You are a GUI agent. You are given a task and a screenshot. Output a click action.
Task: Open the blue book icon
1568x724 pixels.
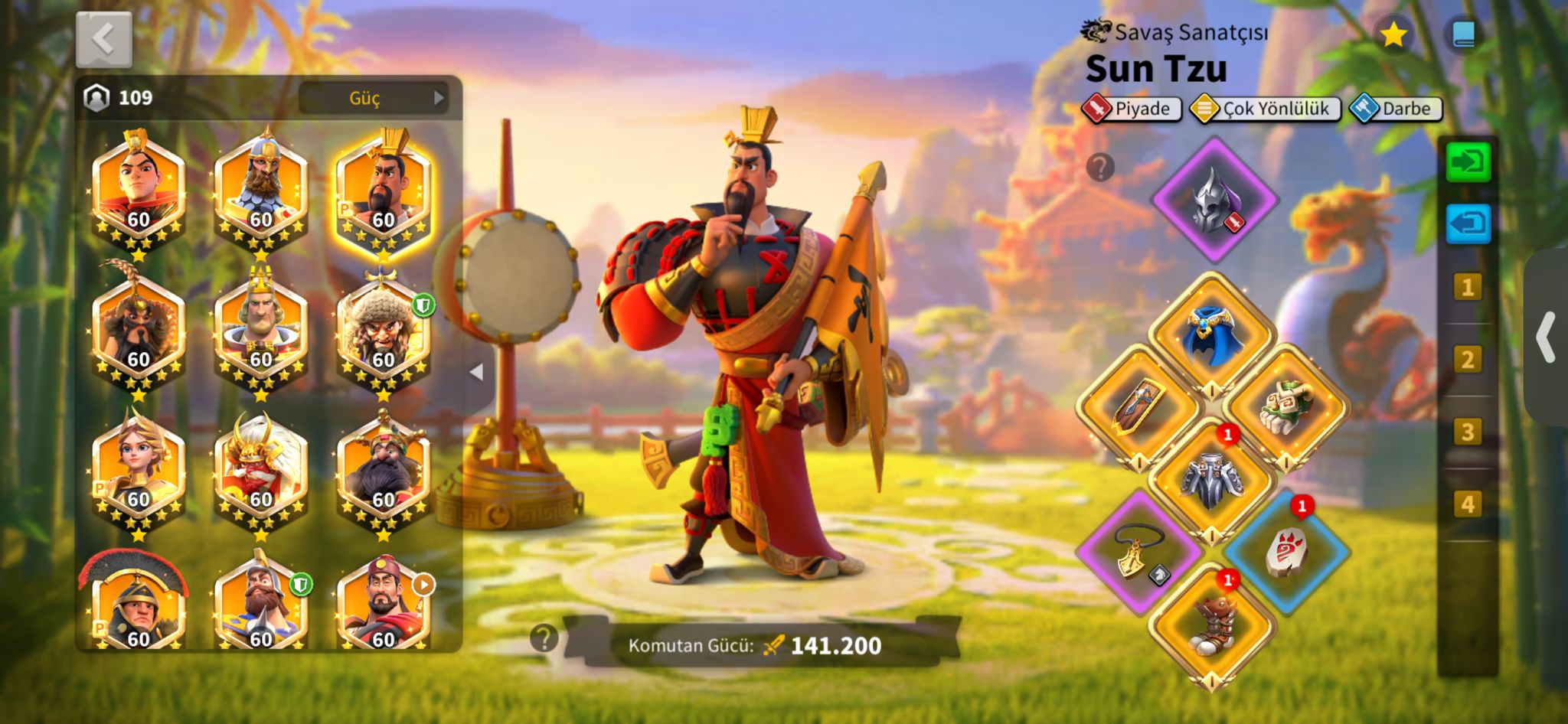click(1463, 34)
